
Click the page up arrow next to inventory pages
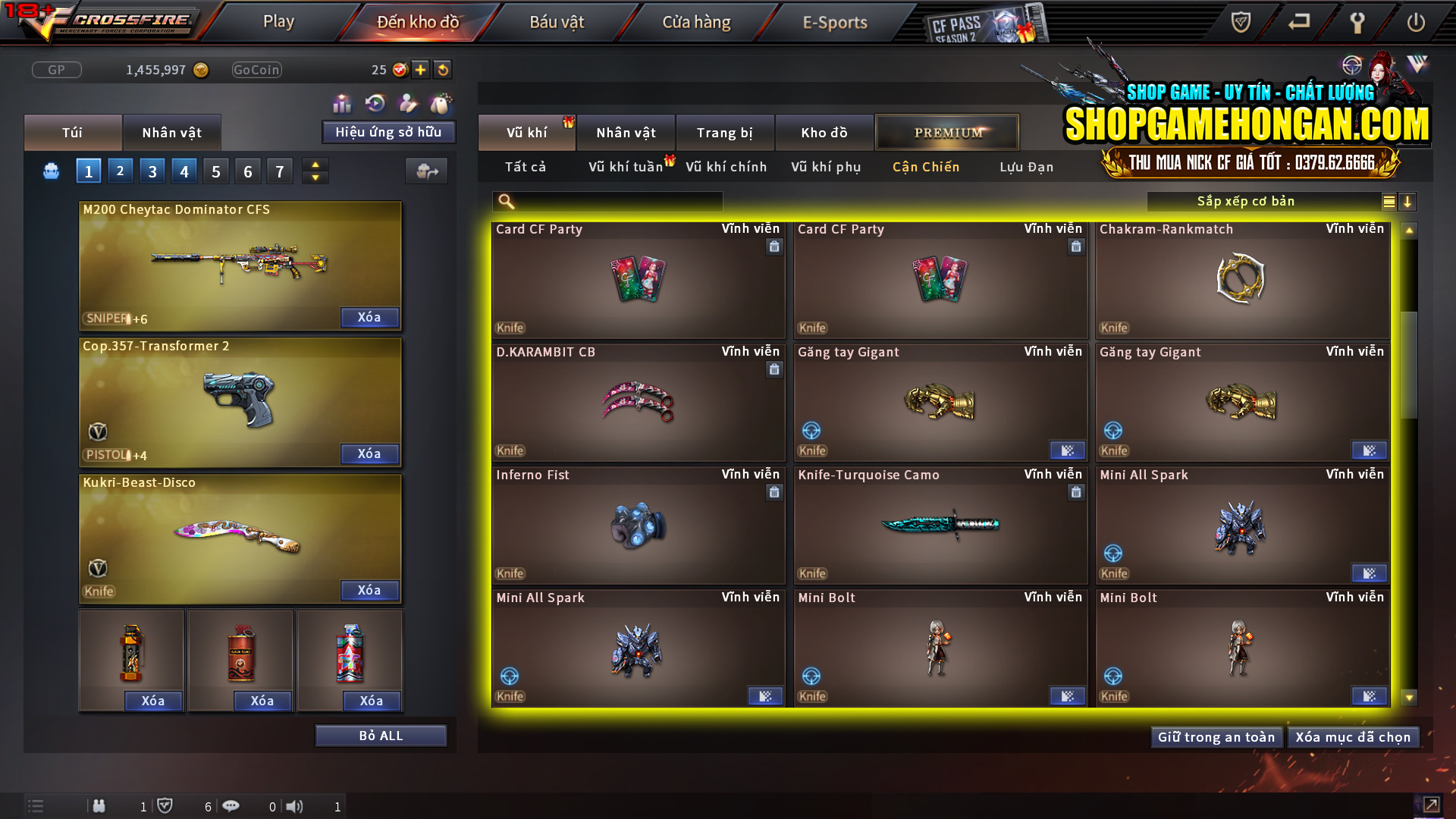point(315,165)
